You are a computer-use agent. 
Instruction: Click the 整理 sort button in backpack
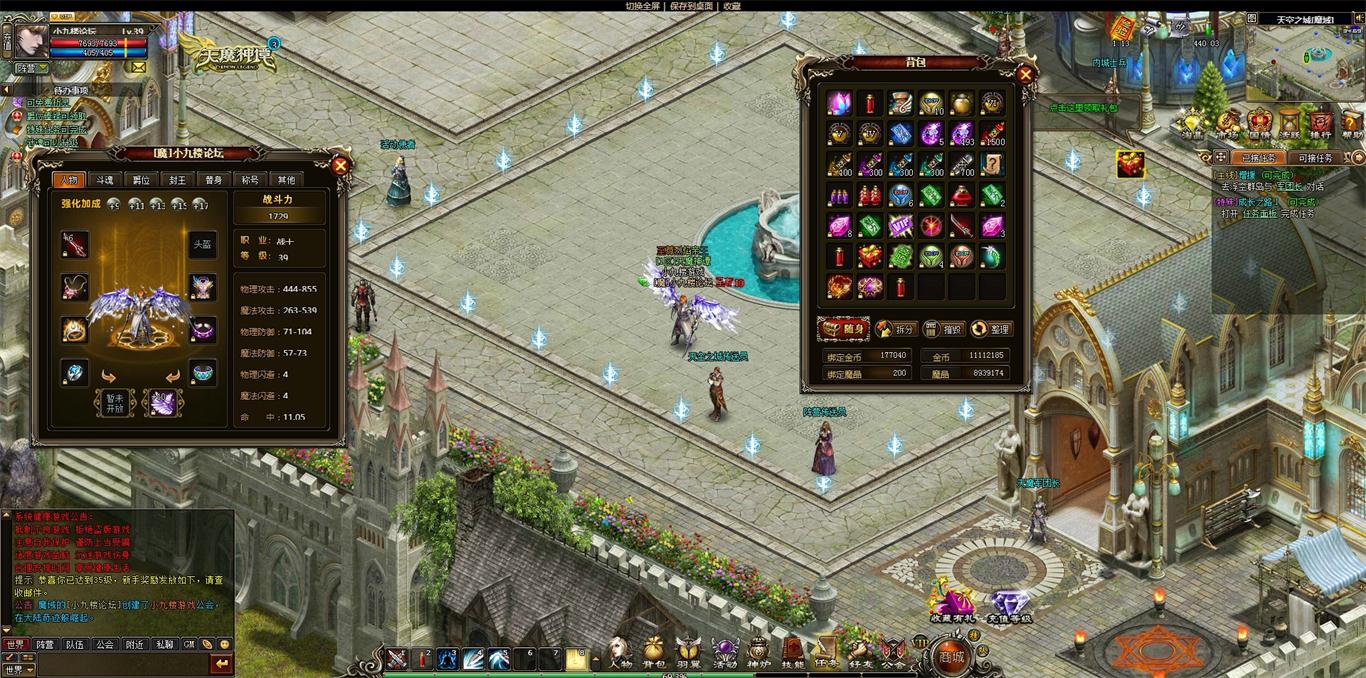990,329
